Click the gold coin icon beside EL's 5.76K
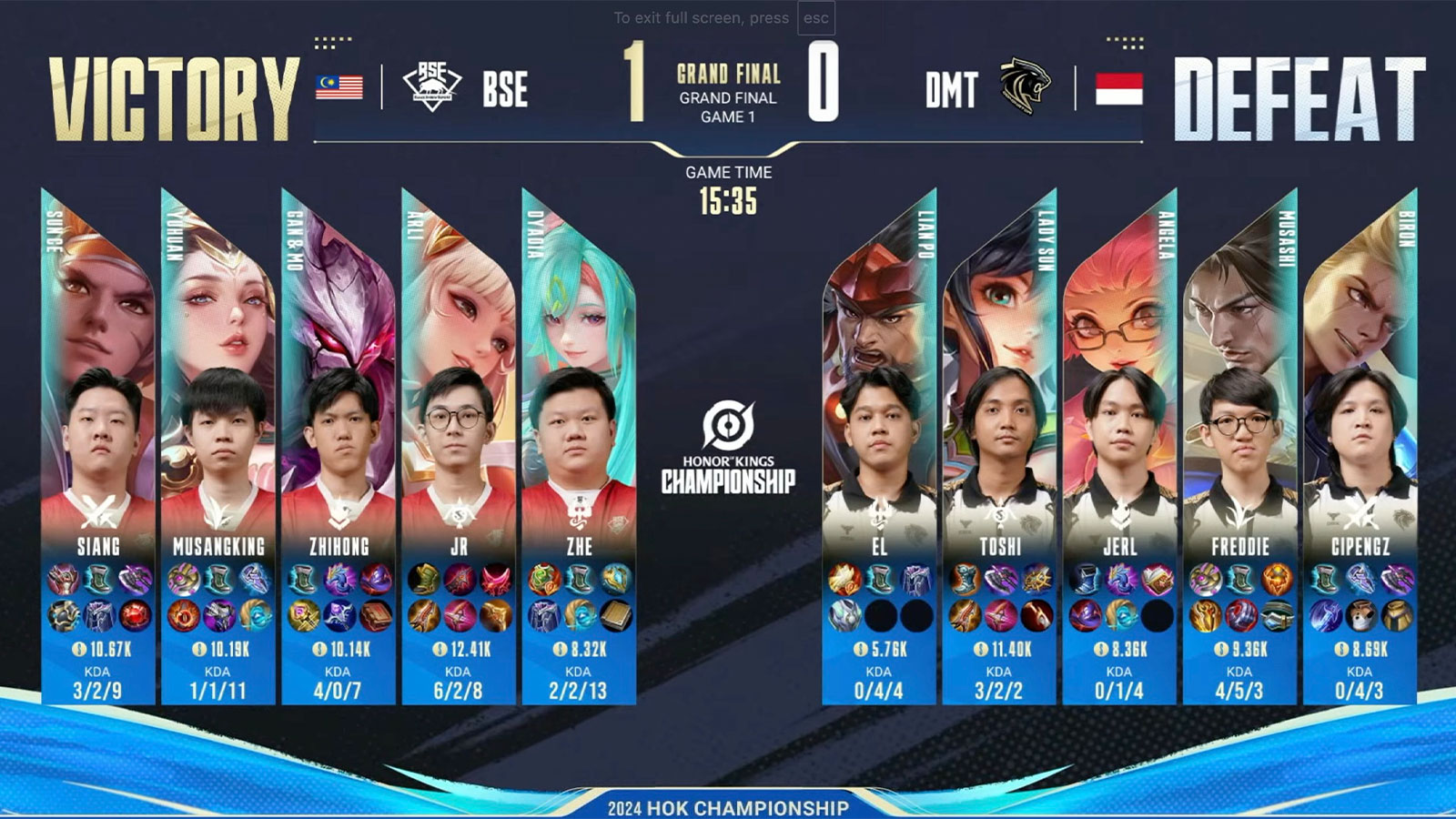 point(862,649)
